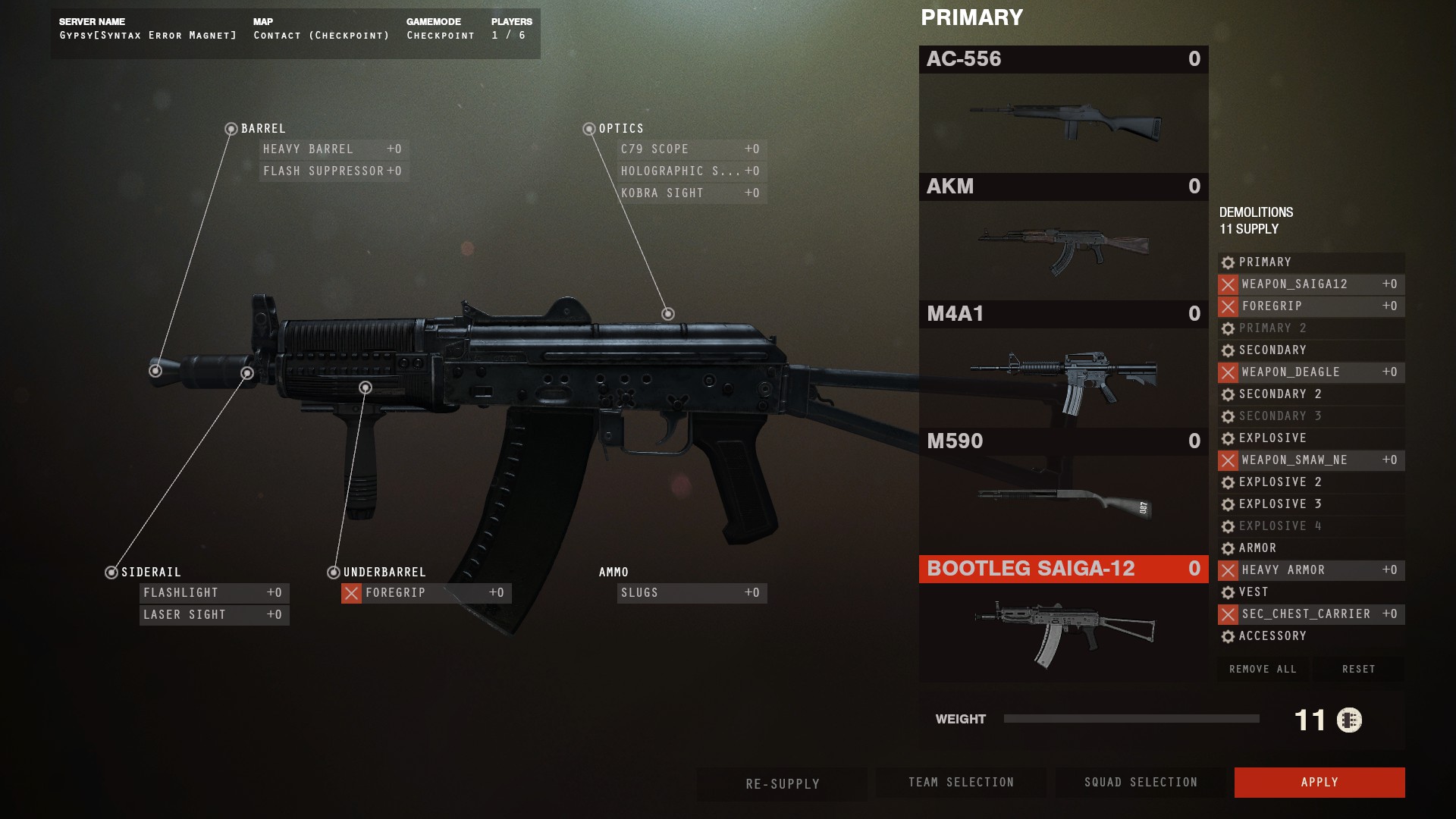Image resolution: width=1456 pixels, height=819 pixels.
Task: Remove all loadout items
Action: (x=1263, y=669)
